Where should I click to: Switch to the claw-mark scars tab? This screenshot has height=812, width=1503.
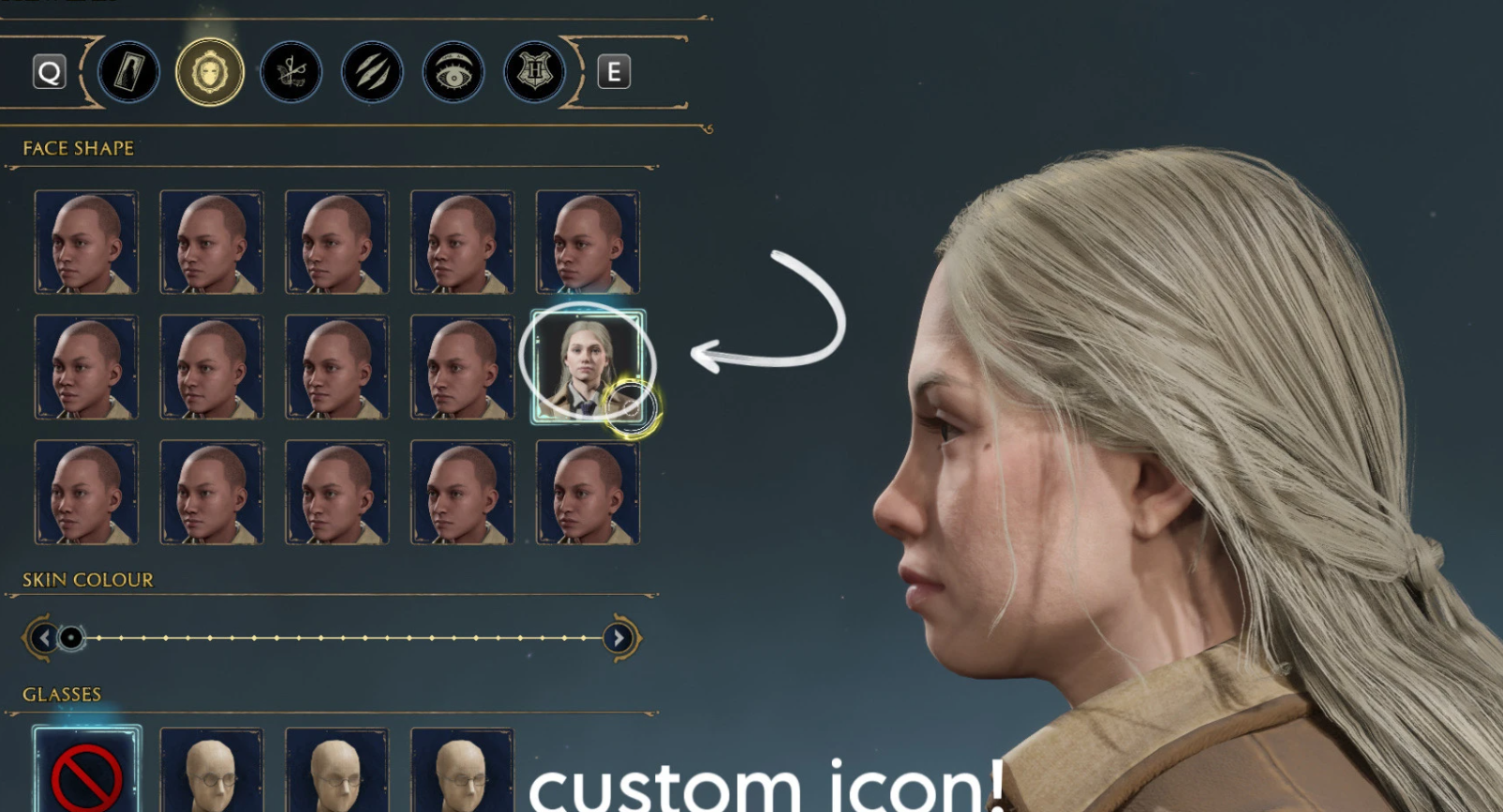pos(372,72)
